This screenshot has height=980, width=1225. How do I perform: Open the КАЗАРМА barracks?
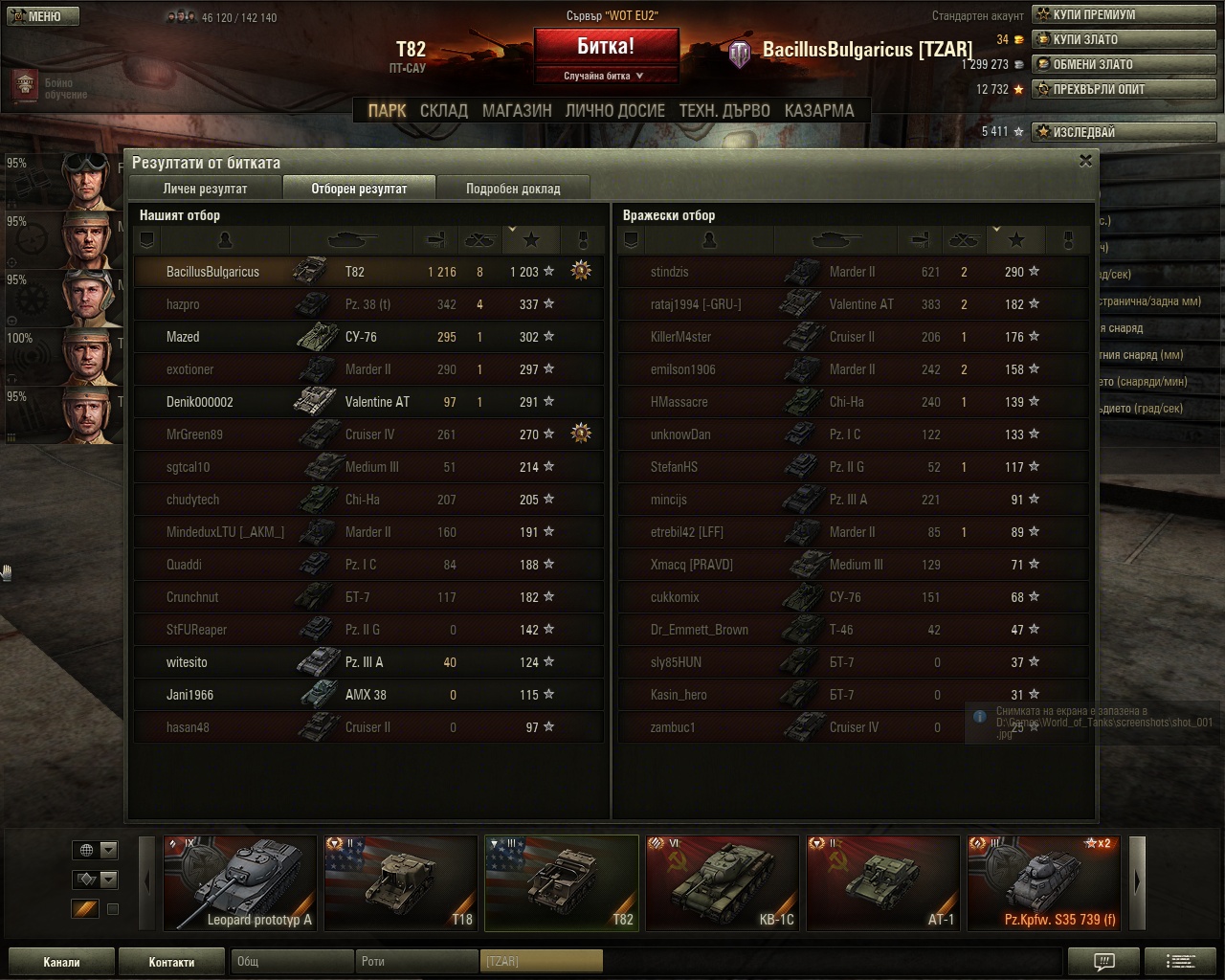819,111
